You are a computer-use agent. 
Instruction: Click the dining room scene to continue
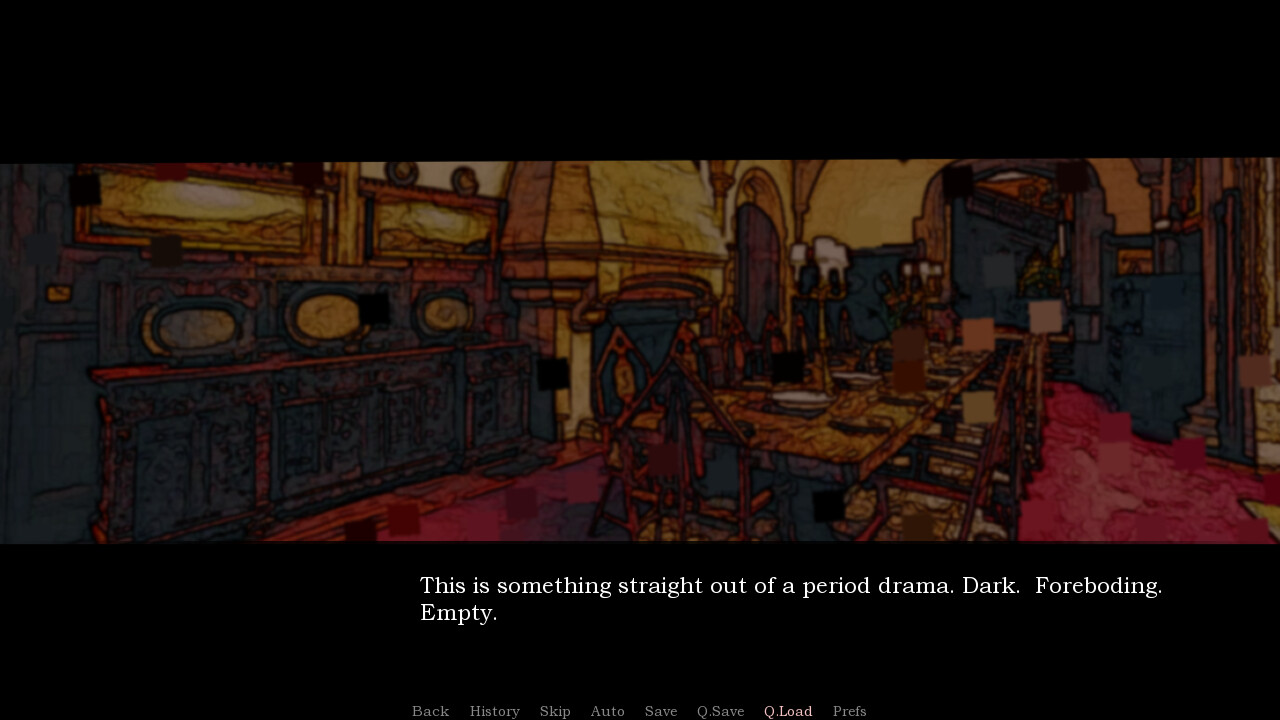[x=640, y=350]
